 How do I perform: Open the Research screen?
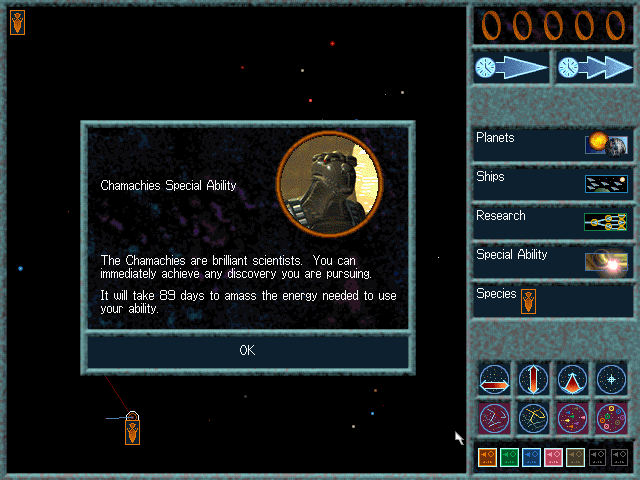pyautogui.click(x=553, y=223)
